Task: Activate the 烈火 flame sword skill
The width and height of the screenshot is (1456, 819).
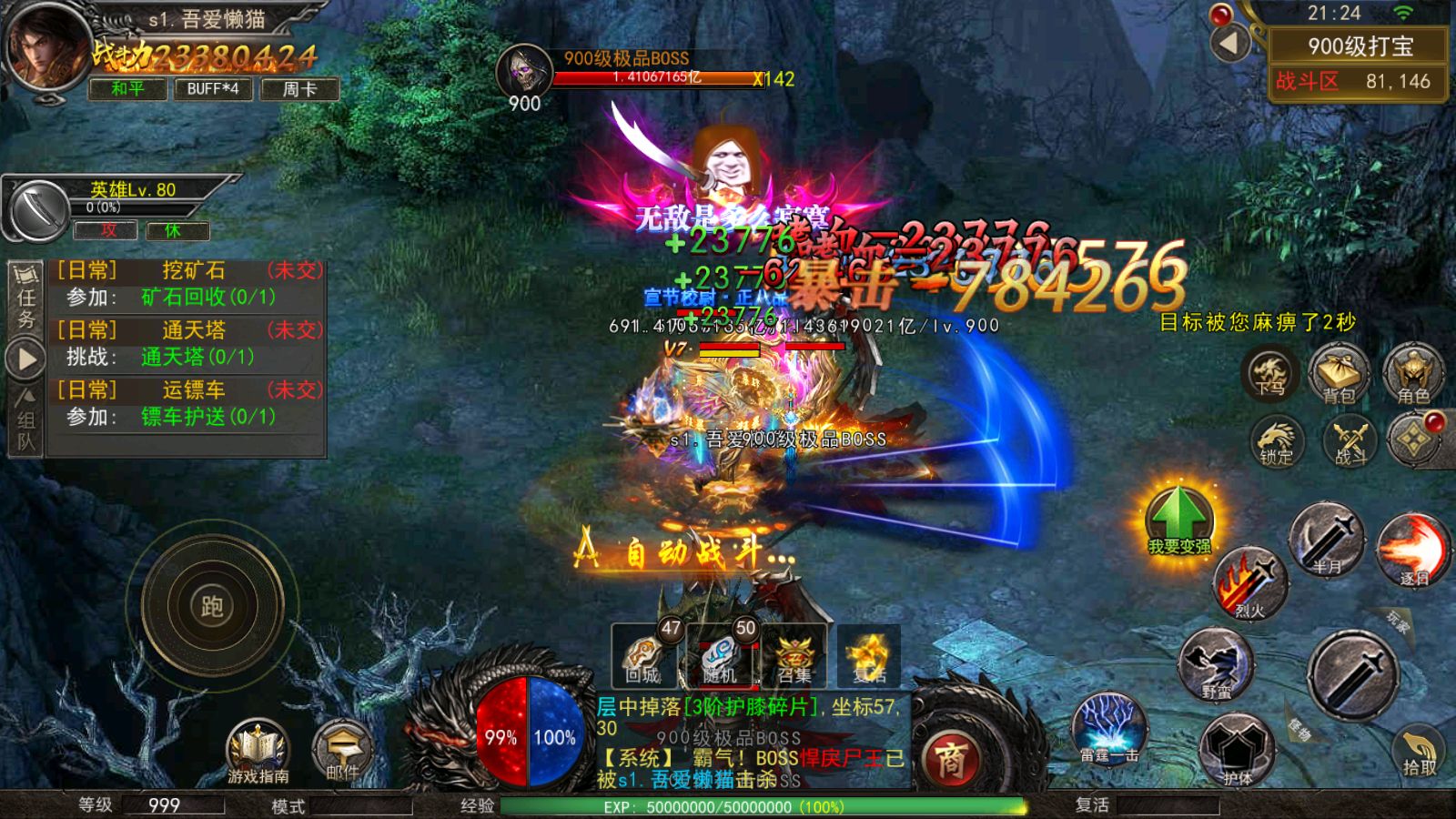Action: [1249, 583]
